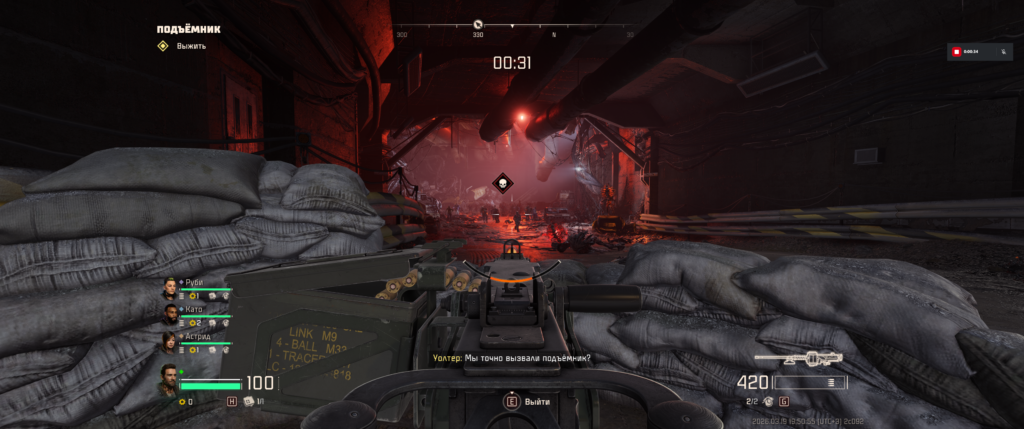Select teammate Астрид's portrait

point(170,342)
